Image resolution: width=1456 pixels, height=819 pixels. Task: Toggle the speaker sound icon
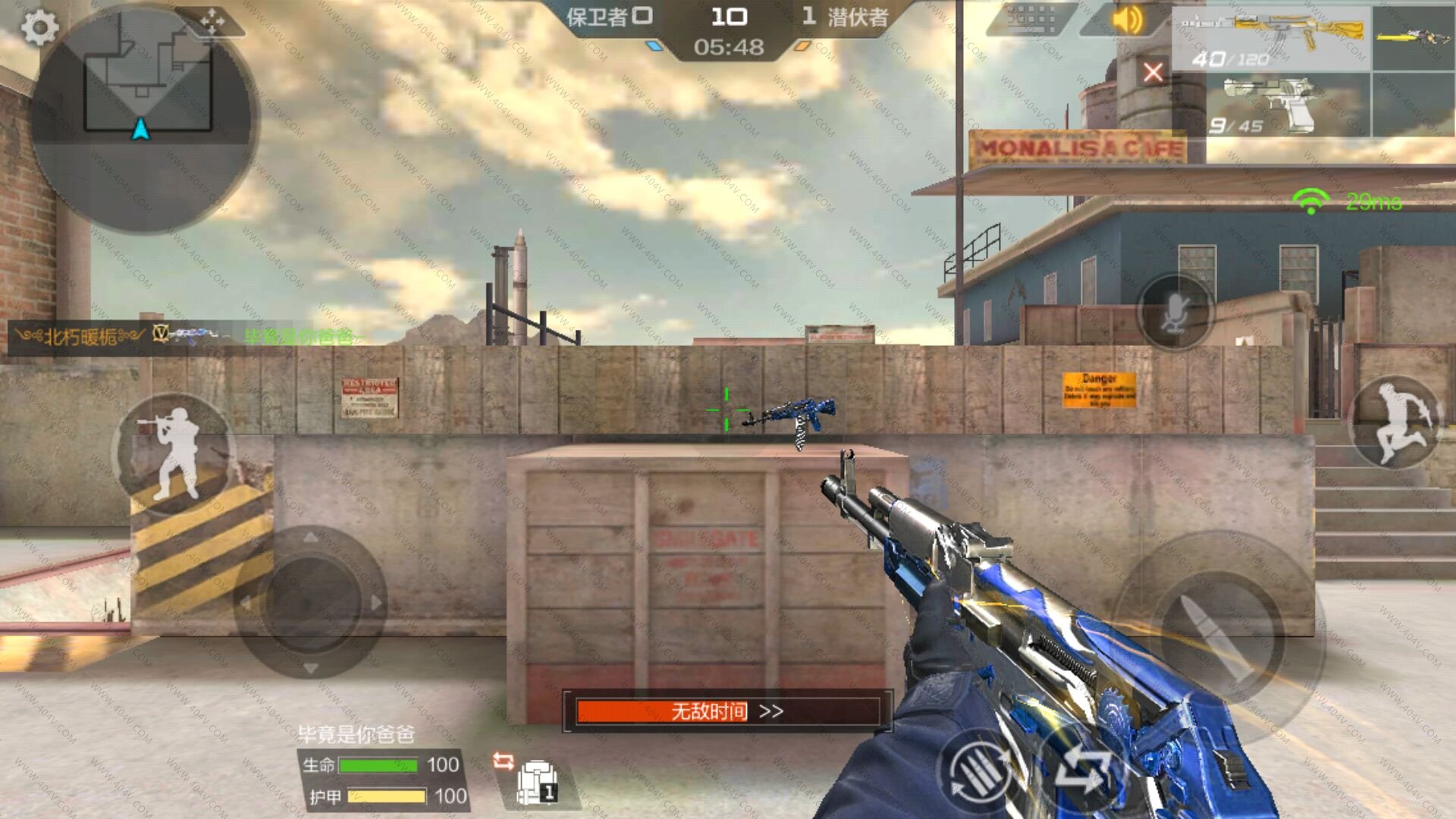pos(1126,19)
